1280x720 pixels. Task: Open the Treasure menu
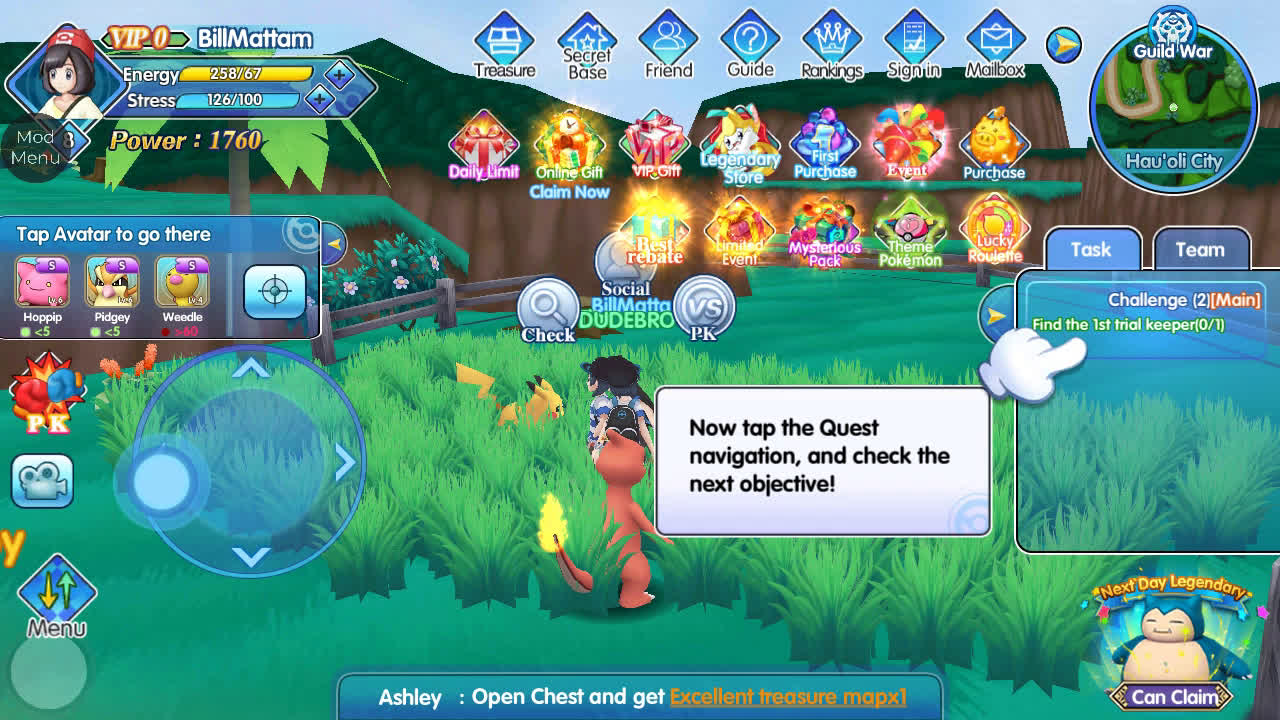(504, 45)
